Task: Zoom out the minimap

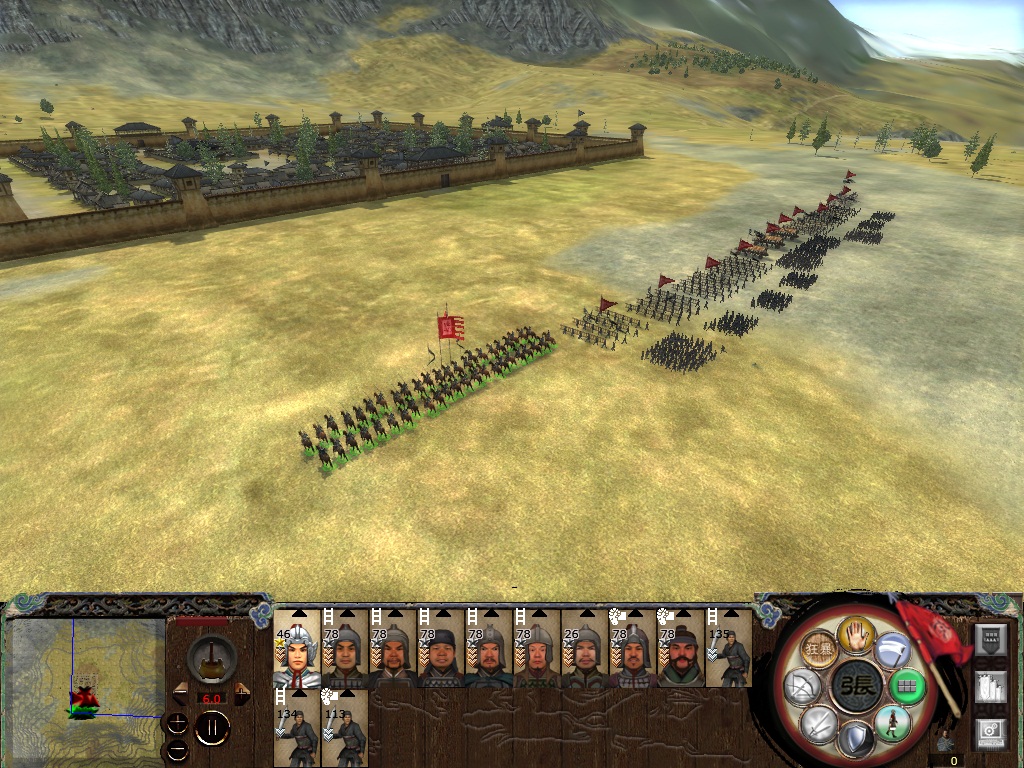Action: pos(177,748)
